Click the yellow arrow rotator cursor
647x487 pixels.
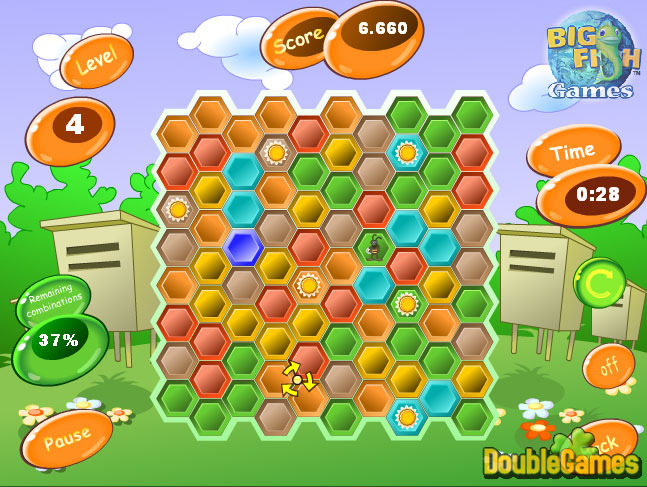297,379
